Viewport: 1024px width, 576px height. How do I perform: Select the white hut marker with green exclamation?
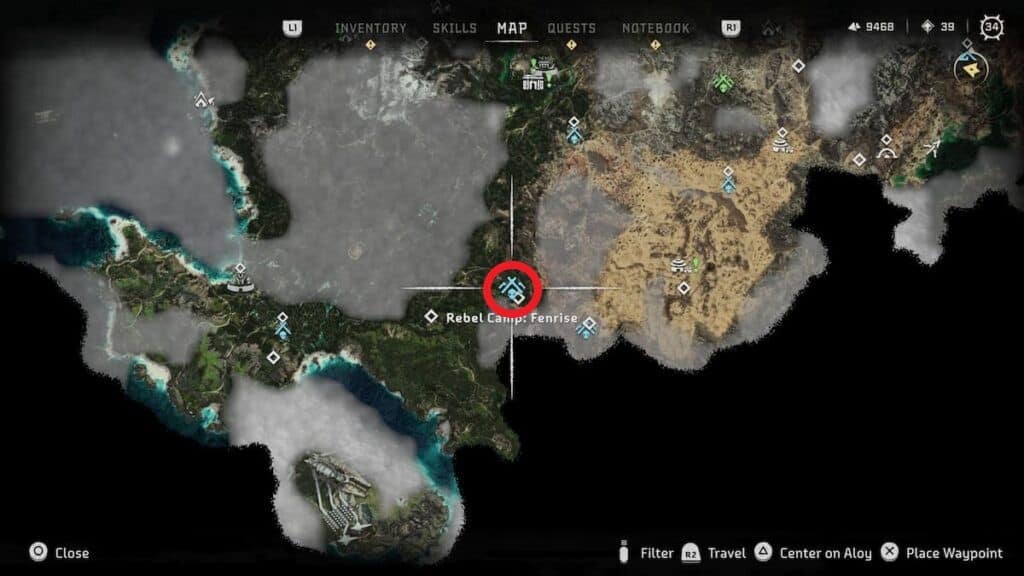coord(683,264)
